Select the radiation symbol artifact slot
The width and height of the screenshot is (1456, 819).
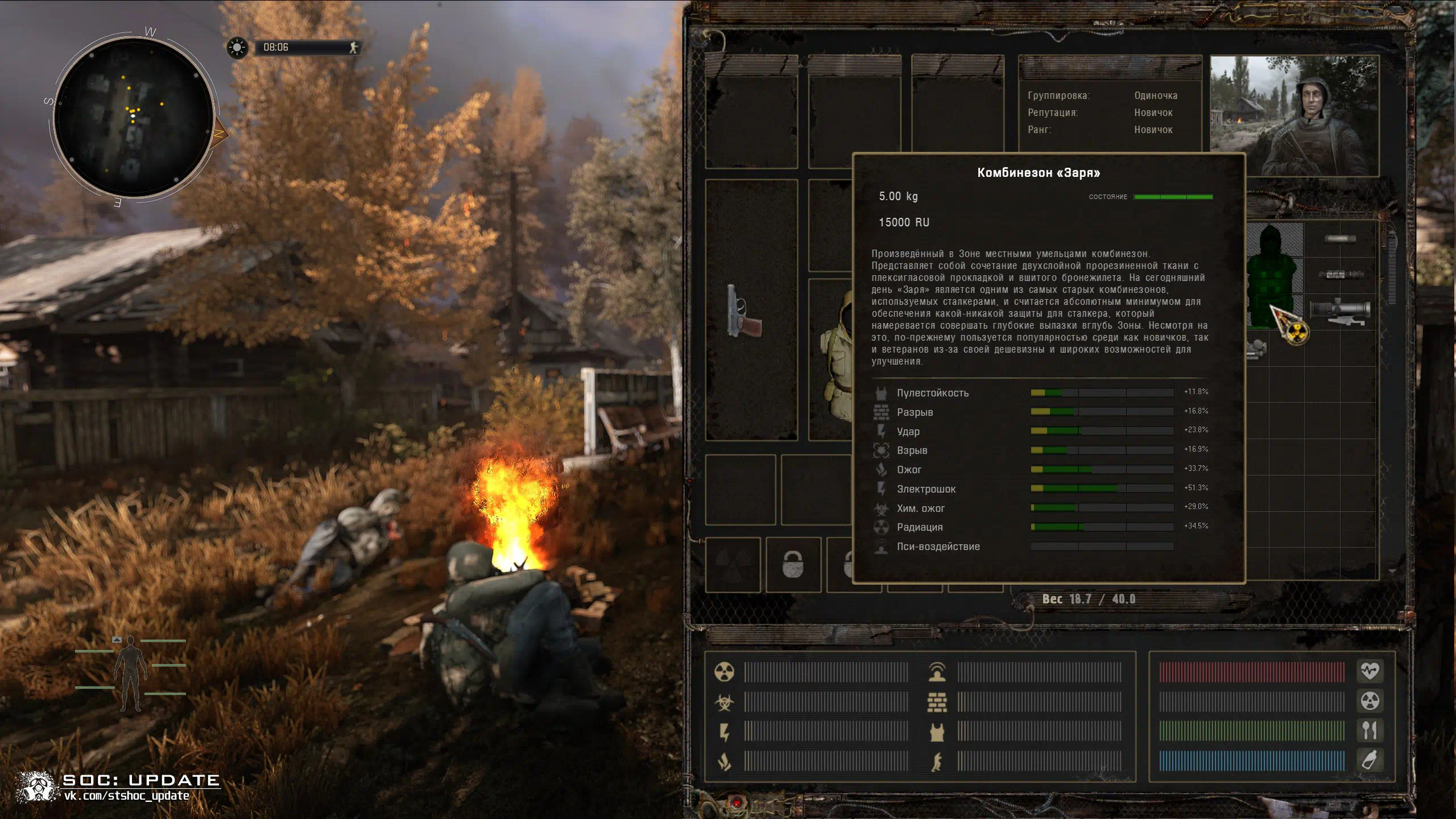pyautogui.click(x=733, y=564)
